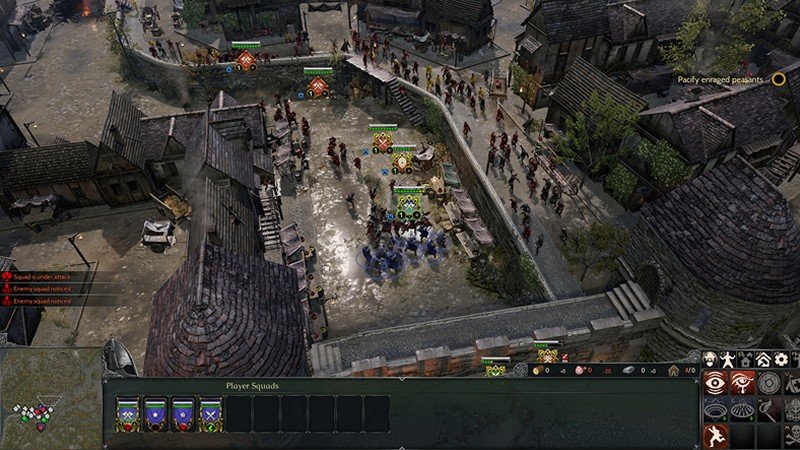Activate the blue eye formation with point below
This screenshot has height=450, width=800.
715,409
